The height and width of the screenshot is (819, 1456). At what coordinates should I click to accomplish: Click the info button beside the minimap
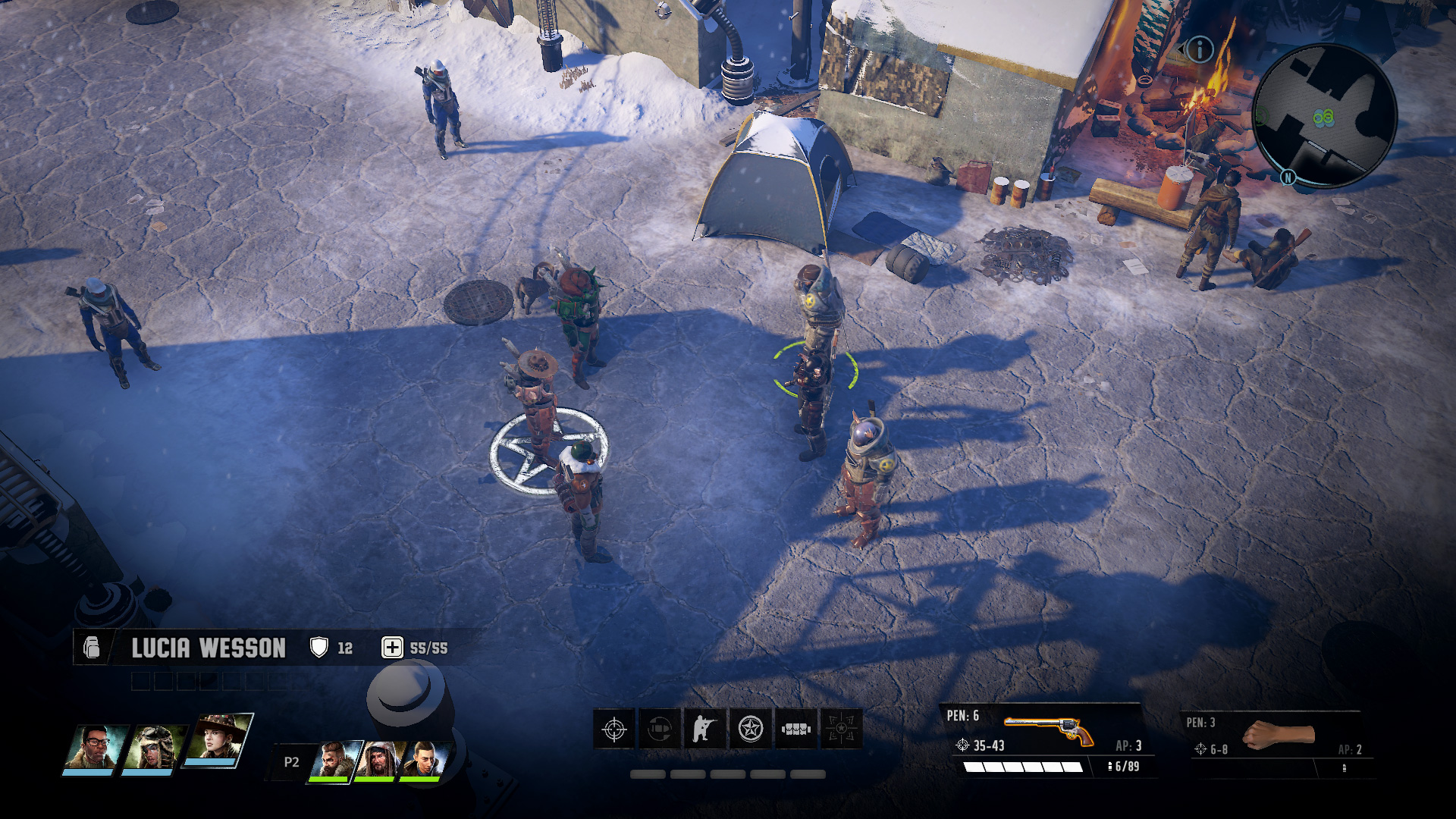click(x=1200, y=50)
